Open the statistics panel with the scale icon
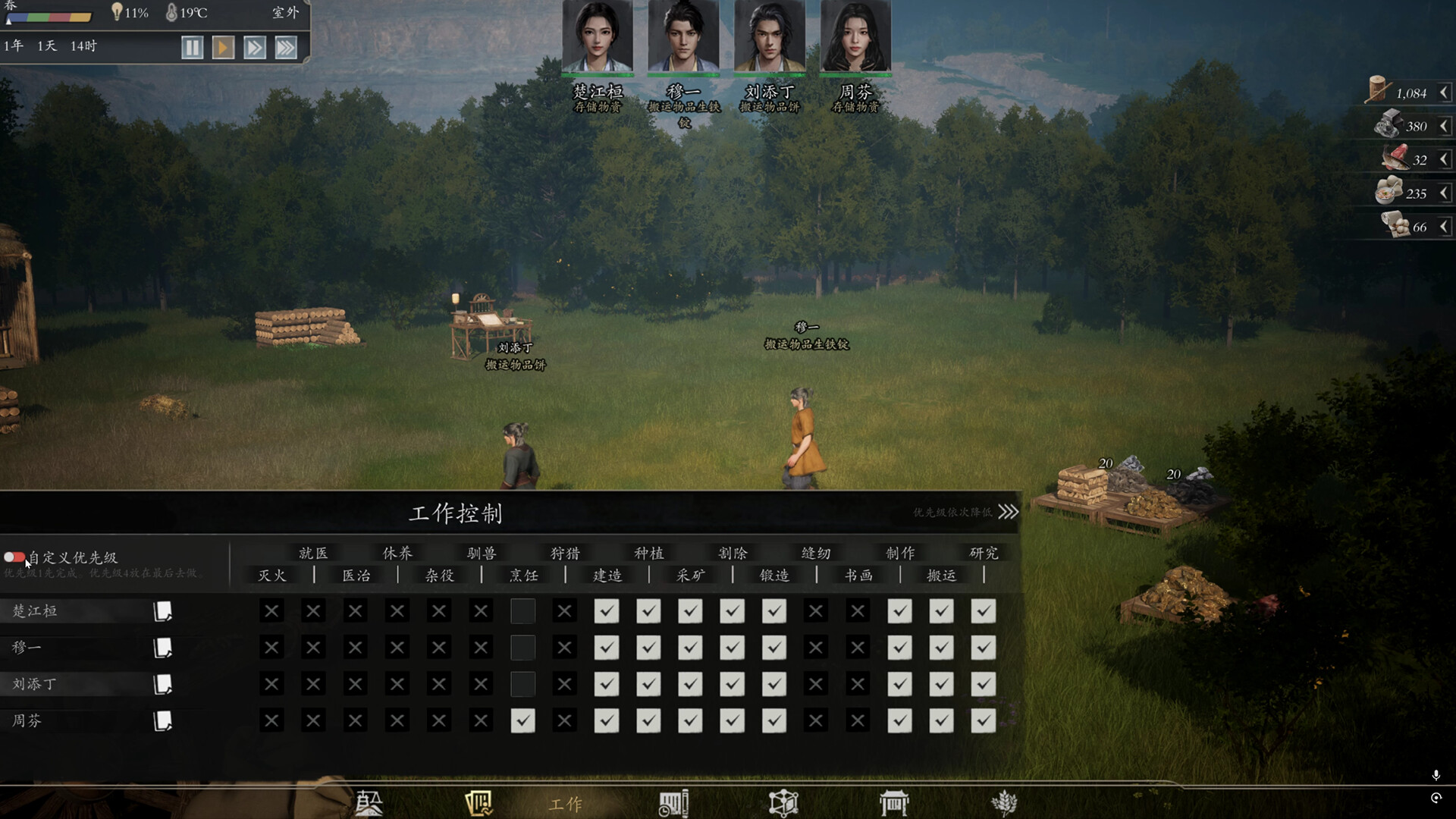The image size is (1456, 819). tap(368, 802)
